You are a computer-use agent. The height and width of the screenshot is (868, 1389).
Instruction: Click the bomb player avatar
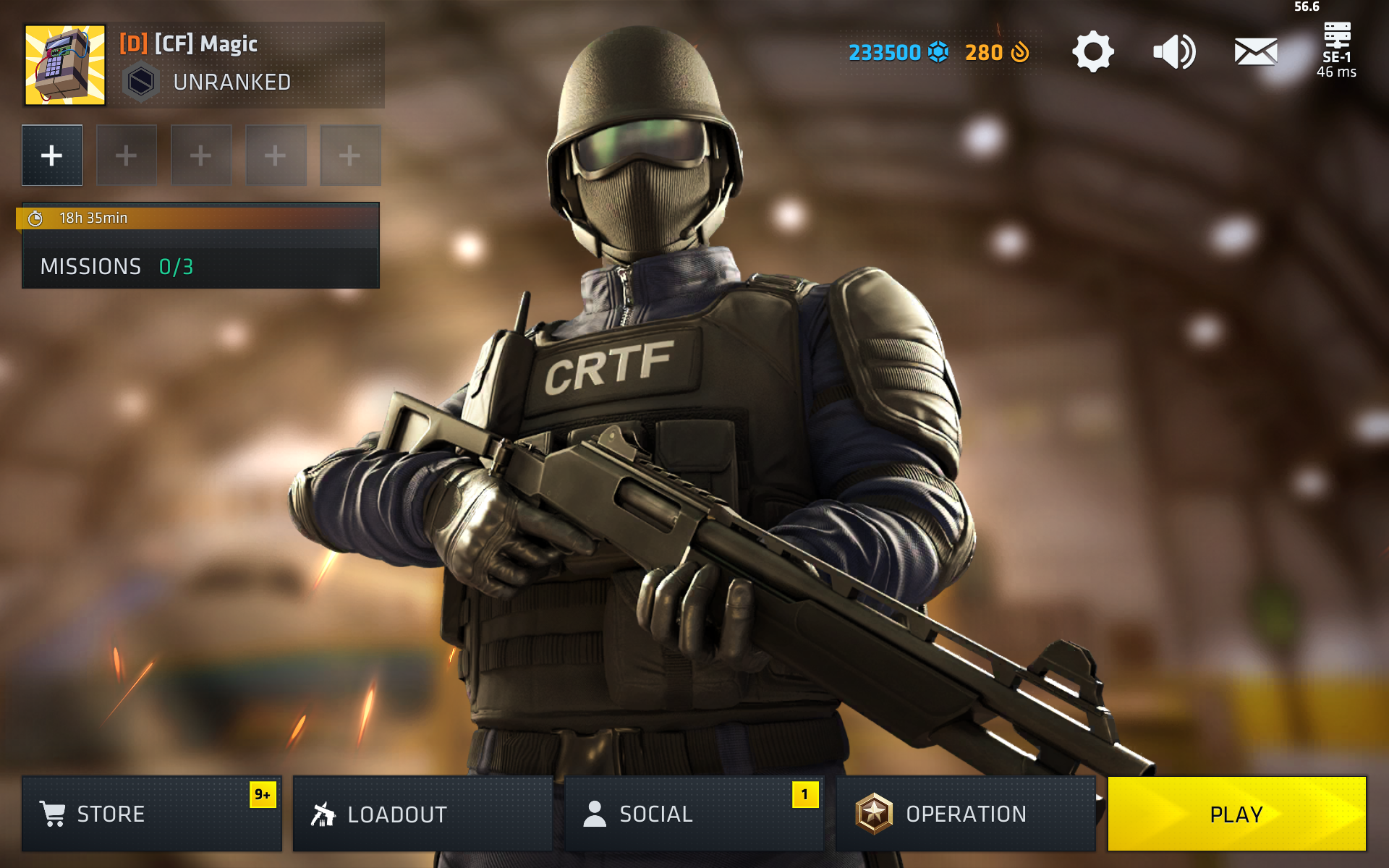coord(65,65)
